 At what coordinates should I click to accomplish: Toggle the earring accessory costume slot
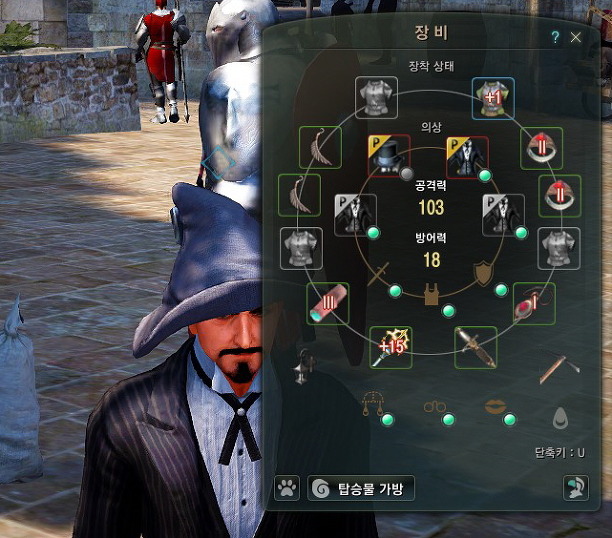[x=372, y=406]
